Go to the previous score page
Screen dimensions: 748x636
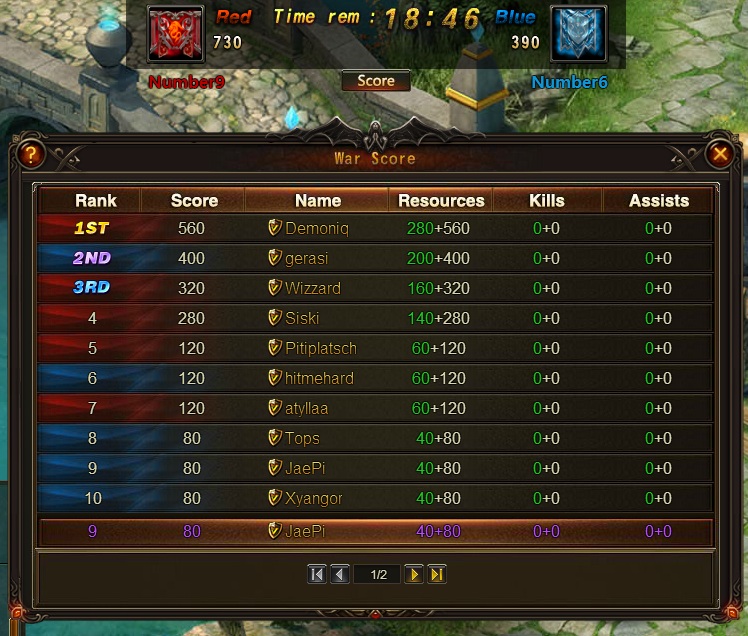pos(339,574)
